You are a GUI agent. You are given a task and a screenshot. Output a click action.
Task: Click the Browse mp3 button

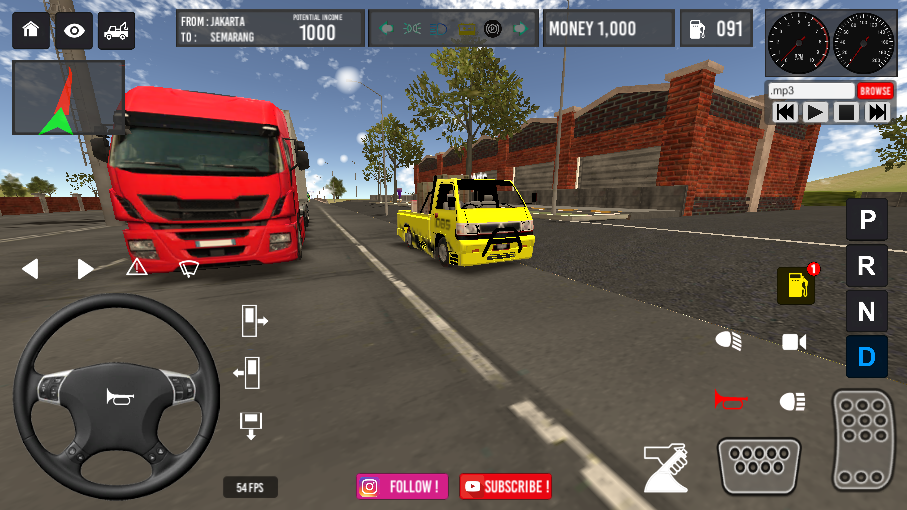(x=875, y=91)
